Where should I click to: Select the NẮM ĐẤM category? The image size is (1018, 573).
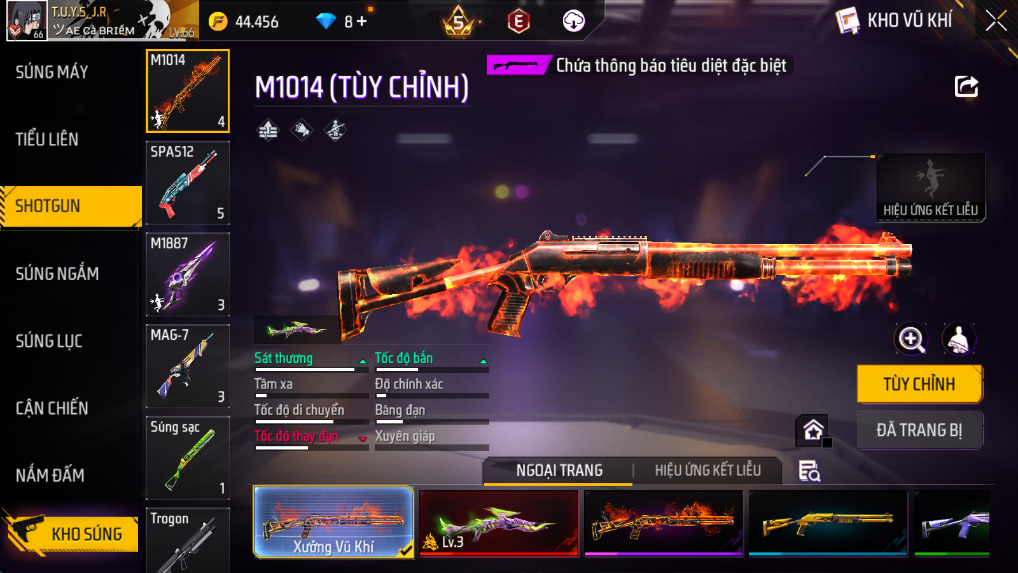49,475
